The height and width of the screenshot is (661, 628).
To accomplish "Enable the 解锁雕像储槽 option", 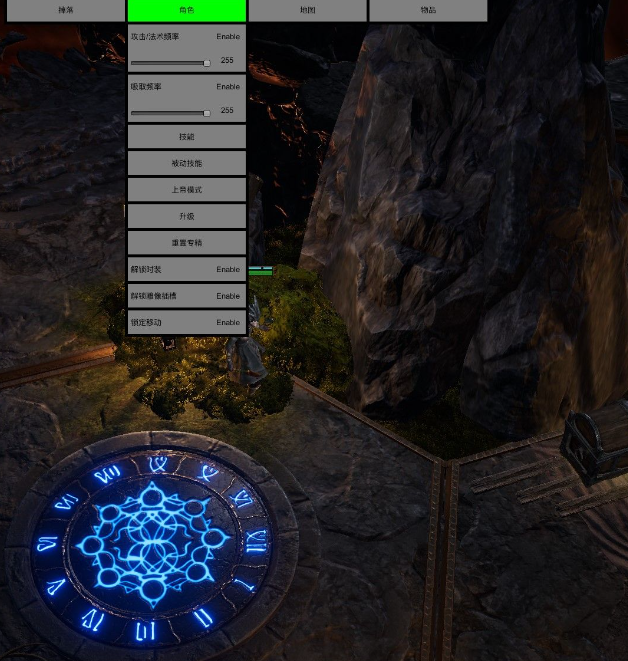I will [x=228, y=296].
